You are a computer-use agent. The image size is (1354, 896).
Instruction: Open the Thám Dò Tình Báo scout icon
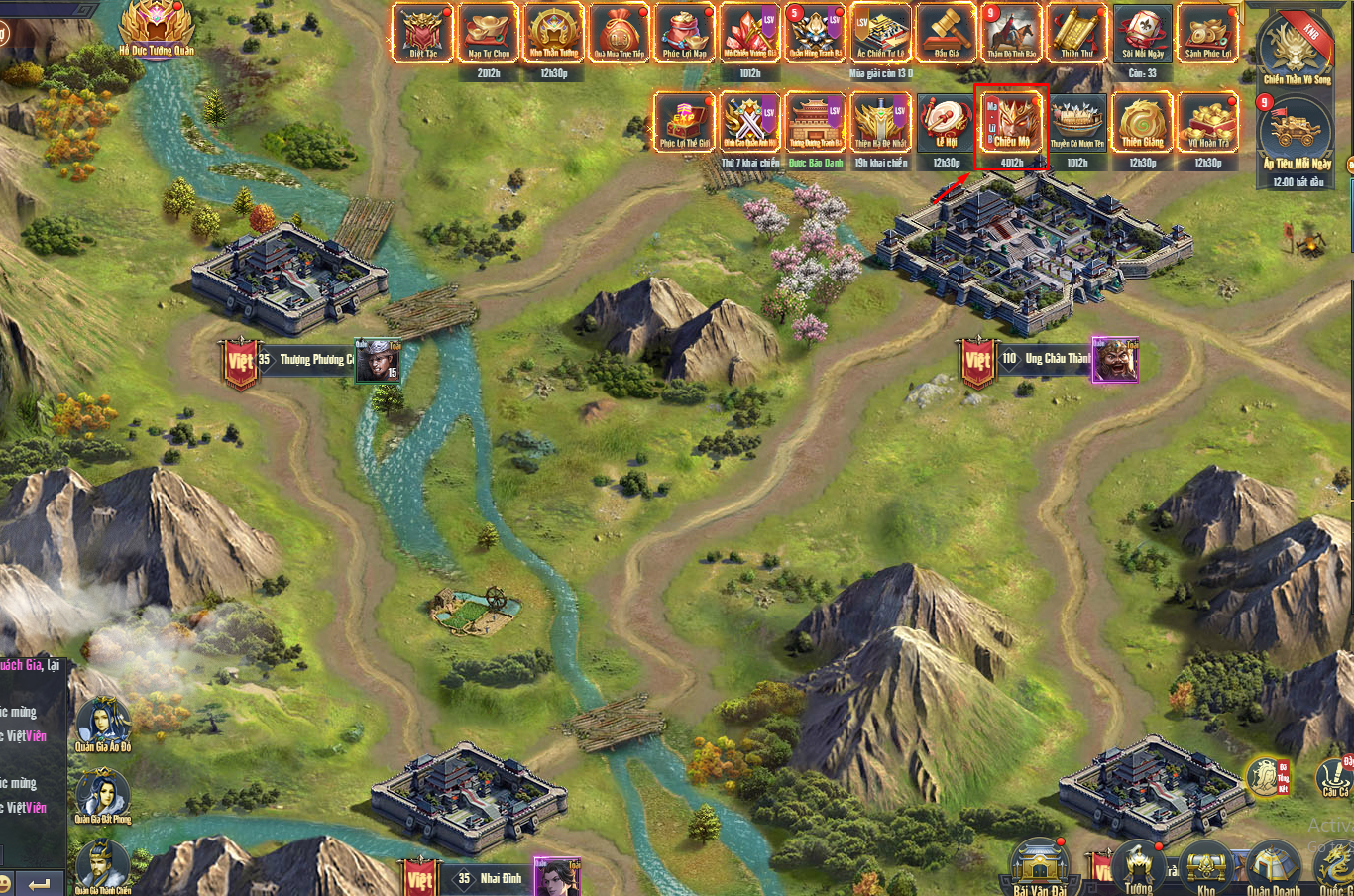point(1012,33)
